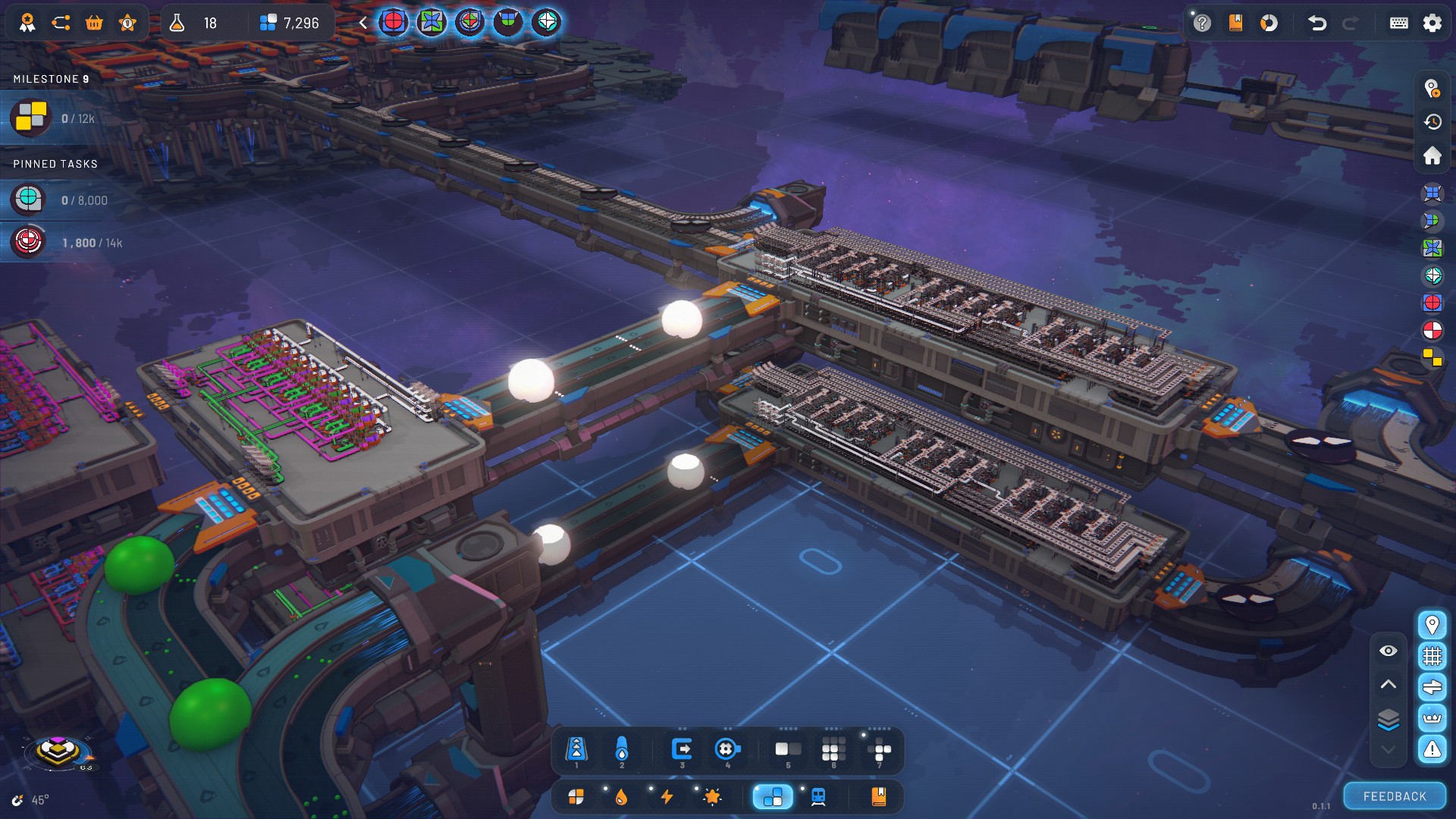Undo the last action
1456x819 pixels.
(1317, 23)
